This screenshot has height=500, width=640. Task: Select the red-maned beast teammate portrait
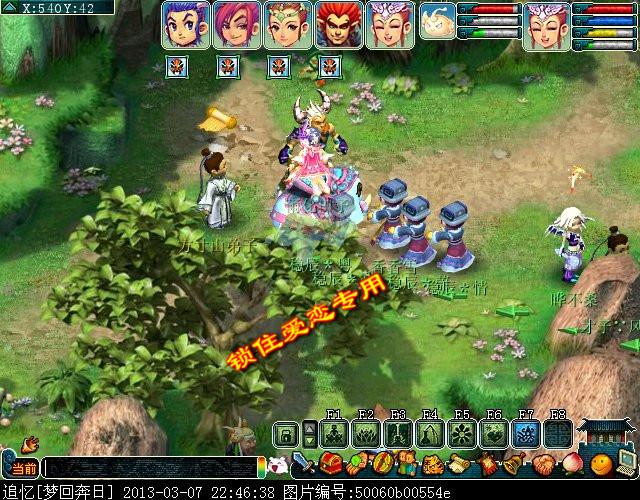pos(339,25)
